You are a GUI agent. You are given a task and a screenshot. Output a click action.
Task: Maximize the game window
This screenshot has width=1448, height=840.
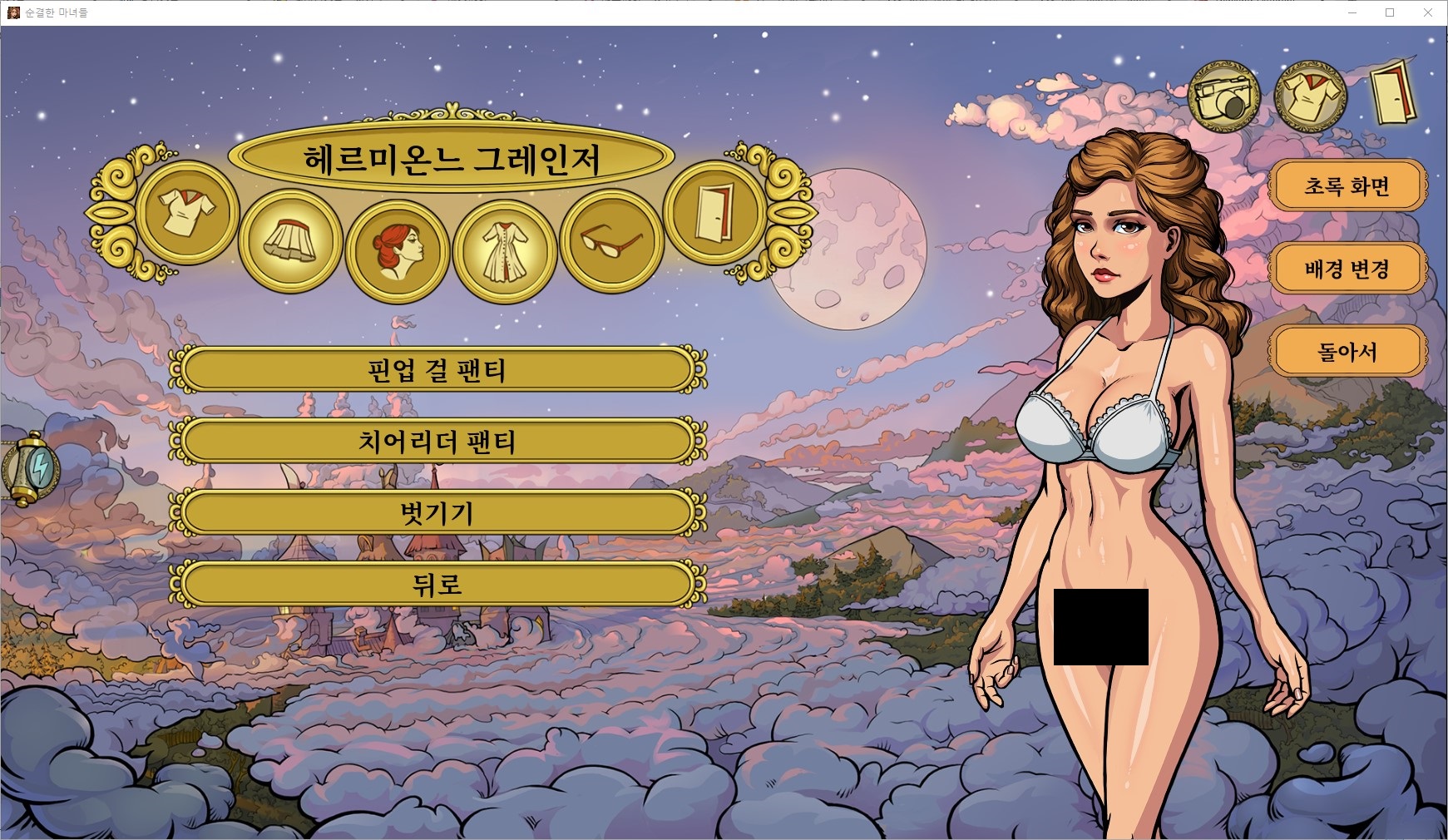tap(1389, 12)
